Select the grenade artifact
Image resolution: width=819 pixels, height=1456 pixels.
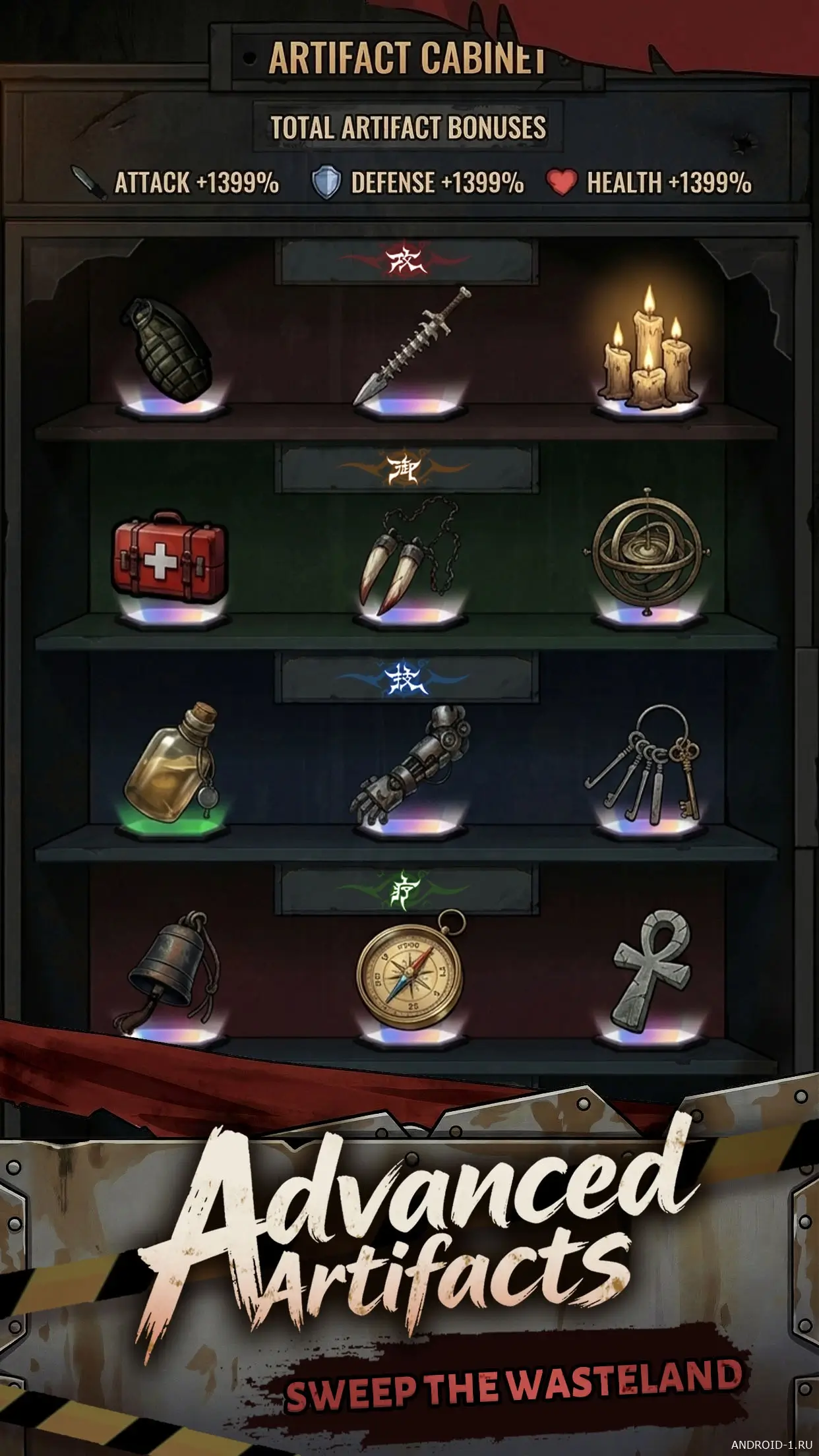(x=167, y=350)
